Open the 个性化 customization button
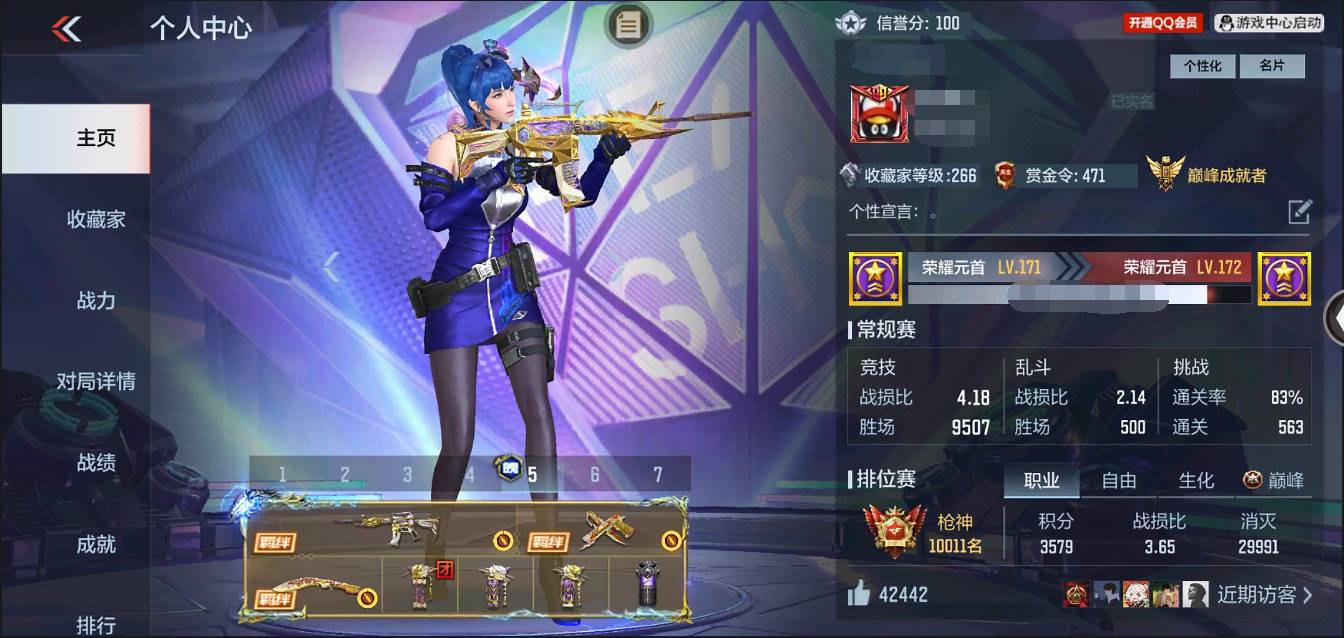 point(1202,66)
